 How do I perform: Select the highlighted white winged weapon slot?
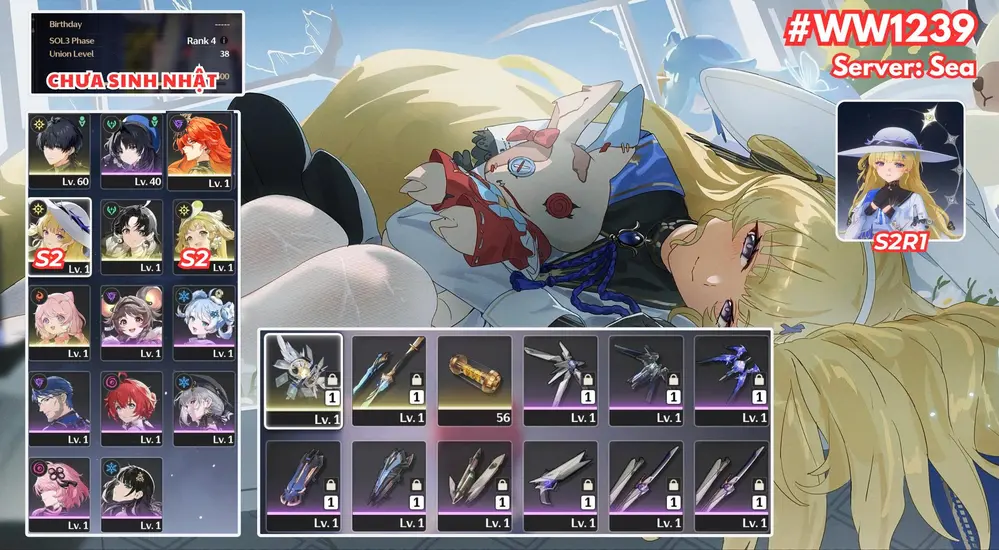tap(303, 380)
